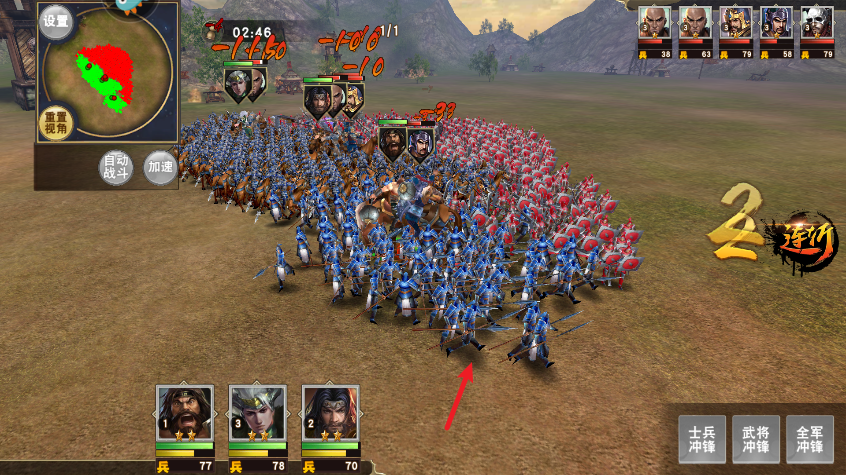Trigger the 士兵冲锋 soldier charge
The width and height of the screenshot is (846, 475).
point(702,439)
